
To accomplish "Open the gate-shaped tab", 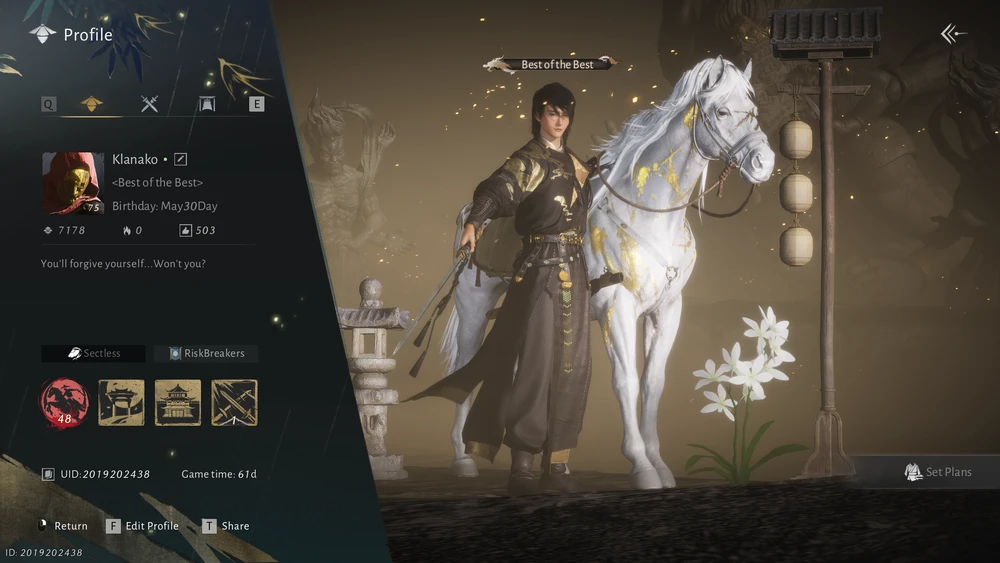I will pos(207,103).
